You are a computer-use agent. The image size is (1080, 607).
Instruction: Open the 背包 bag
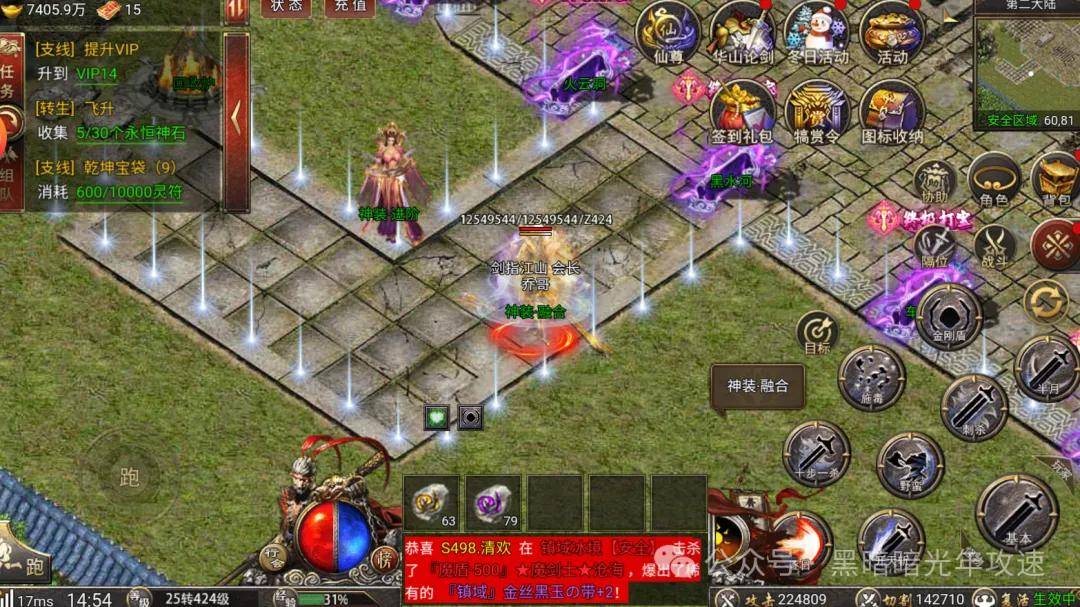tap(1056, 180)
